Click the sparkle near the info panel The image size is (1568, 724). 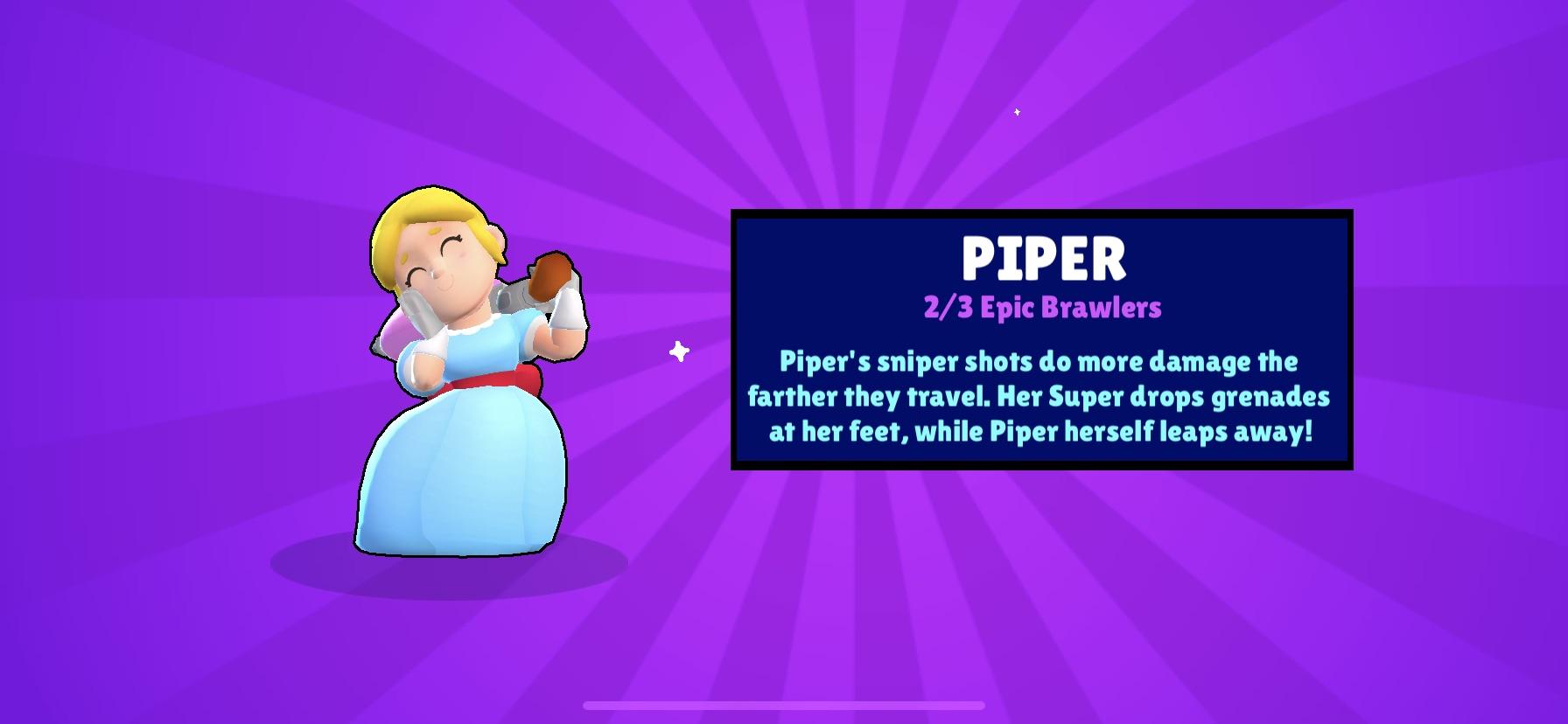679,352
